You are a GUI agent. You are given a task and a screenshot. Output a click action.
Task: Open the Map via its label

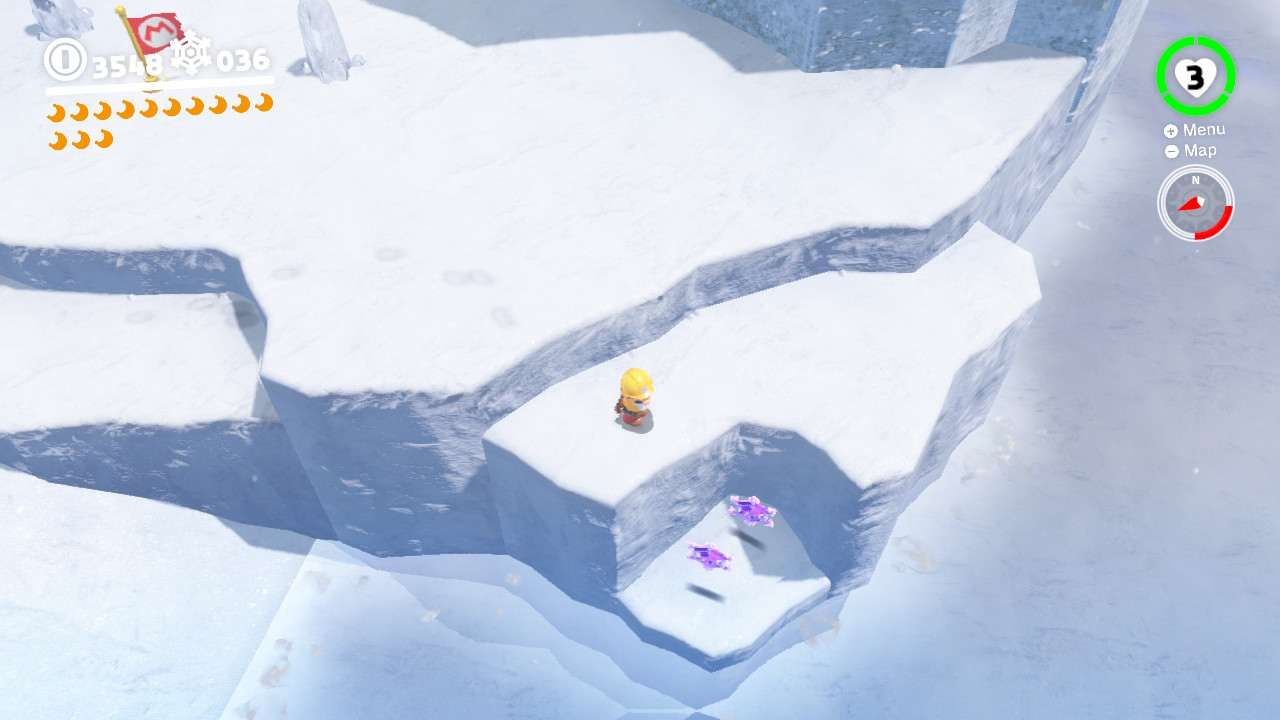pyautogui.click(x=1201, y=150)
